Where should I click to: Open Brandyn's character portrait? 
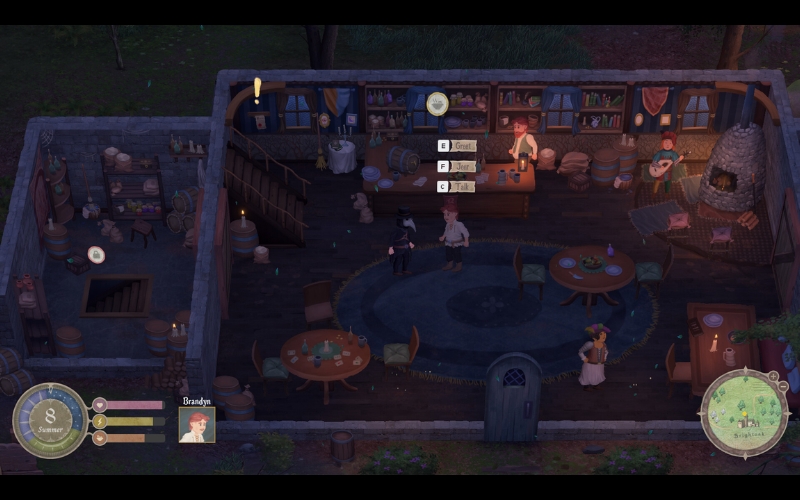click(x=197, y=424)
